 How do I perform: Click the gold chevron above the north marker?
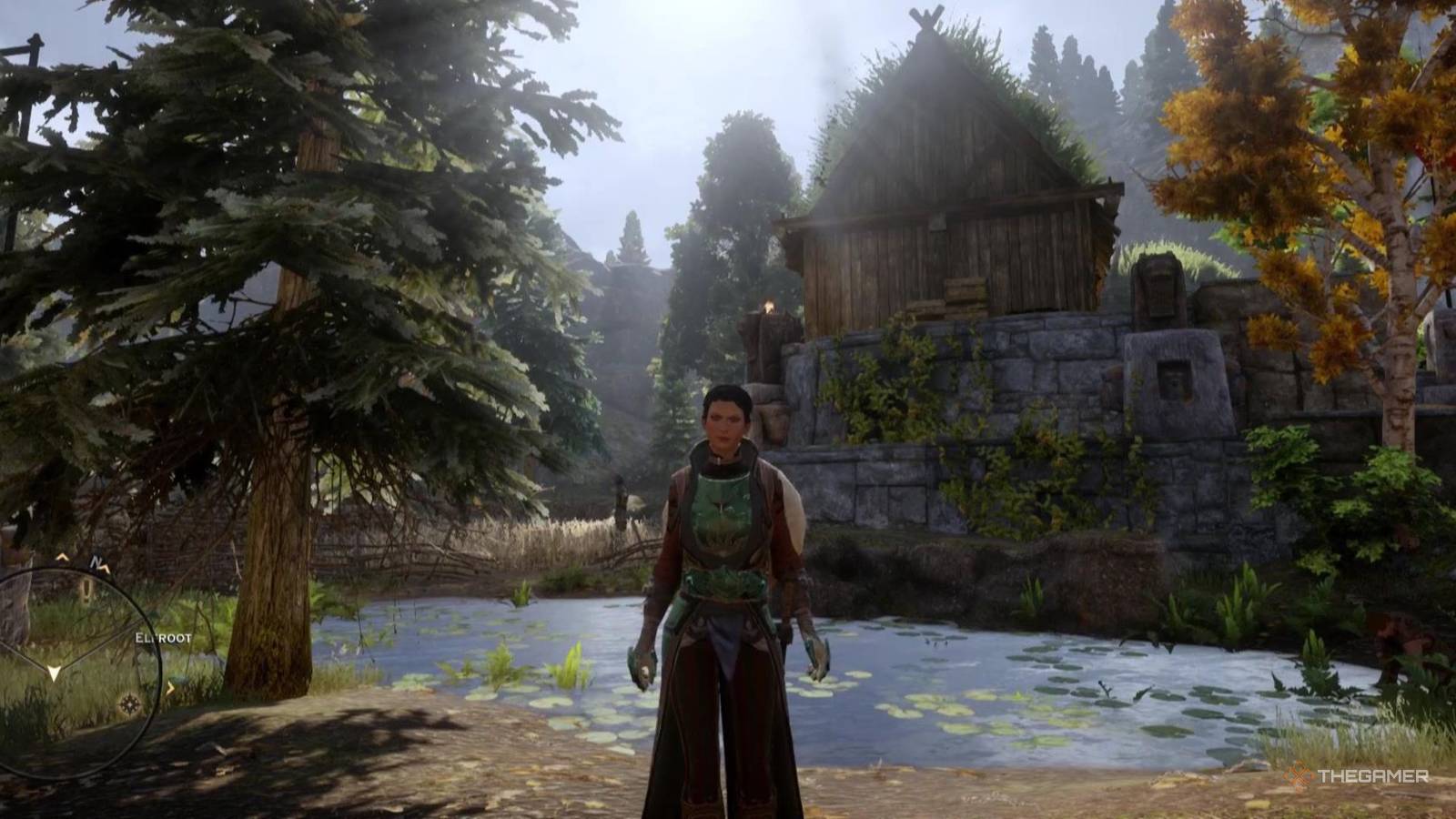click(x=62, y=557)
